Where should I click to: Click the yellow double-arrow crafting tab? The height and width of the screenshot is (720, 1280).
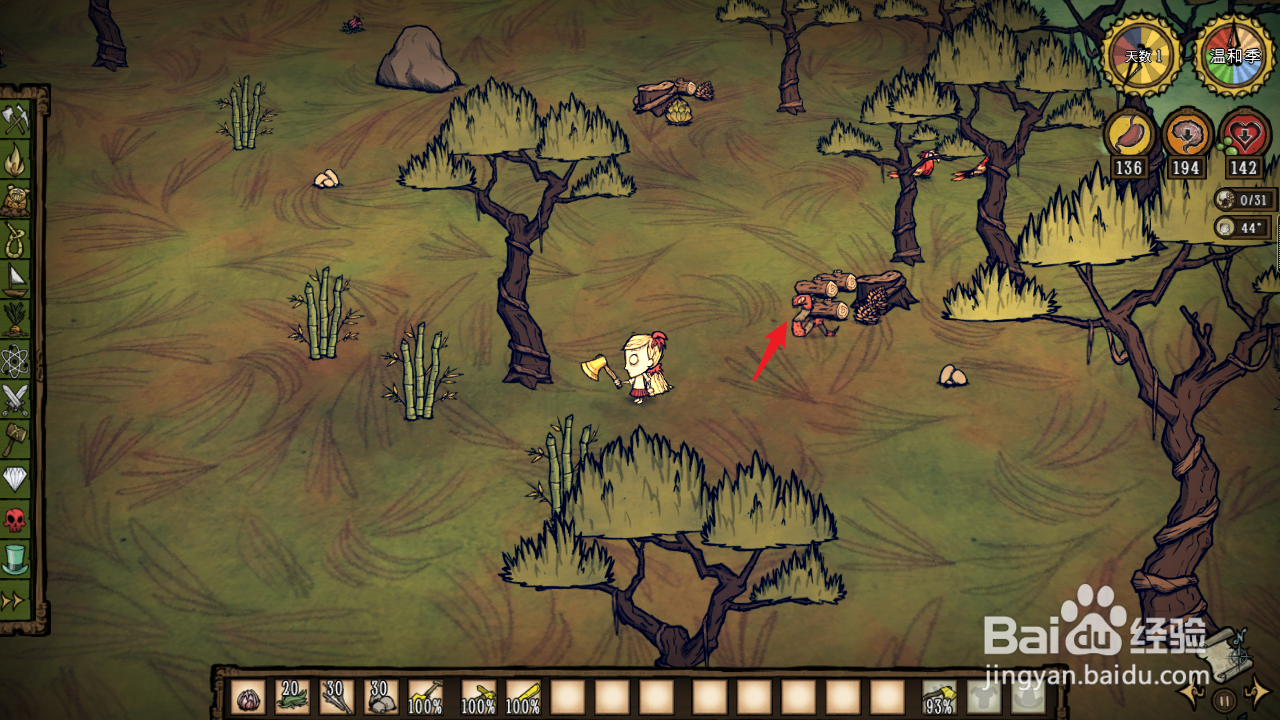coord(14,600)
